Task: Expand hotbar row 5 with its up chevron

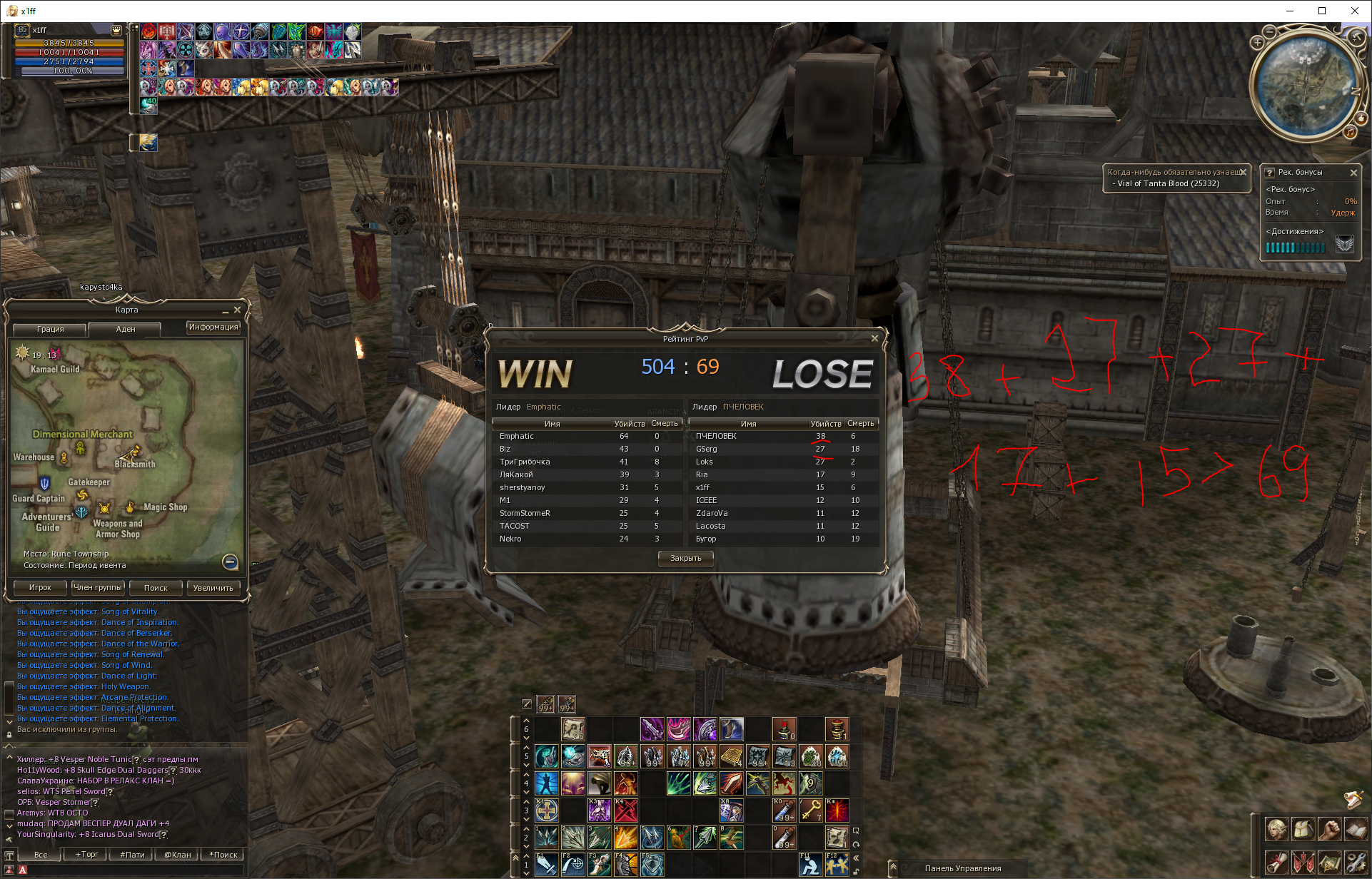Action: 526,749
